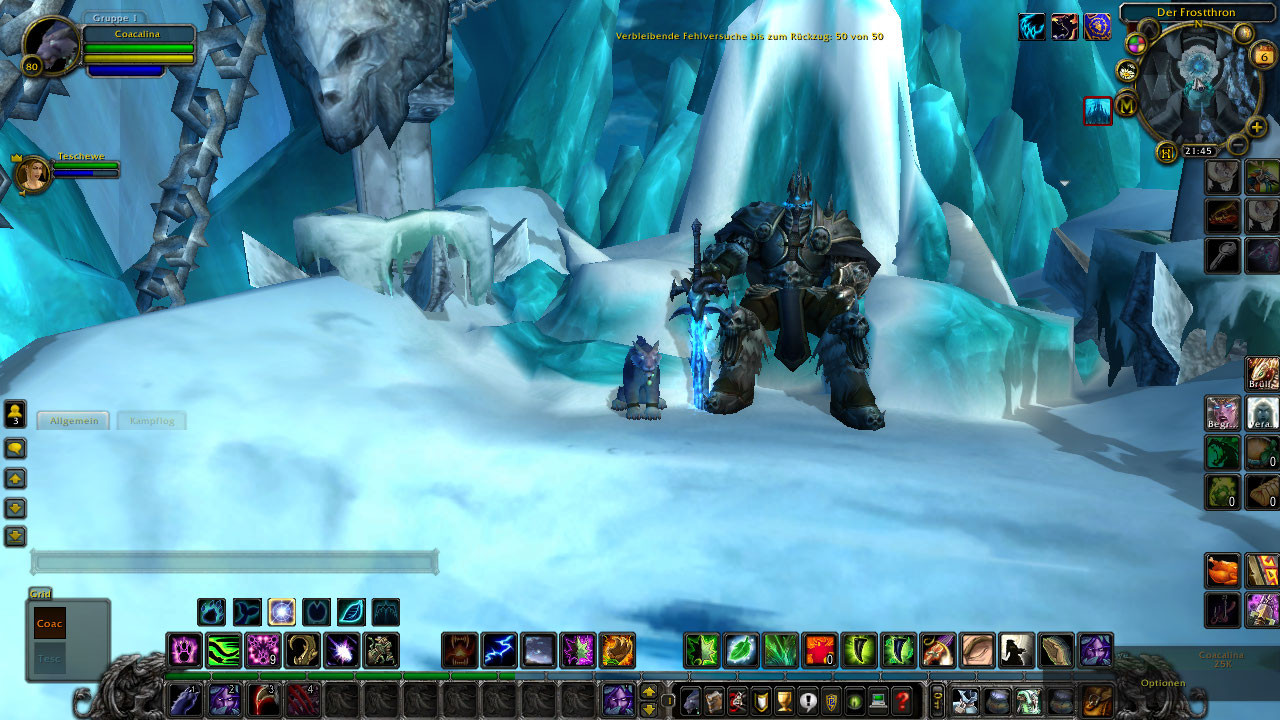Click the silver key item slot

pos(1223,255)
